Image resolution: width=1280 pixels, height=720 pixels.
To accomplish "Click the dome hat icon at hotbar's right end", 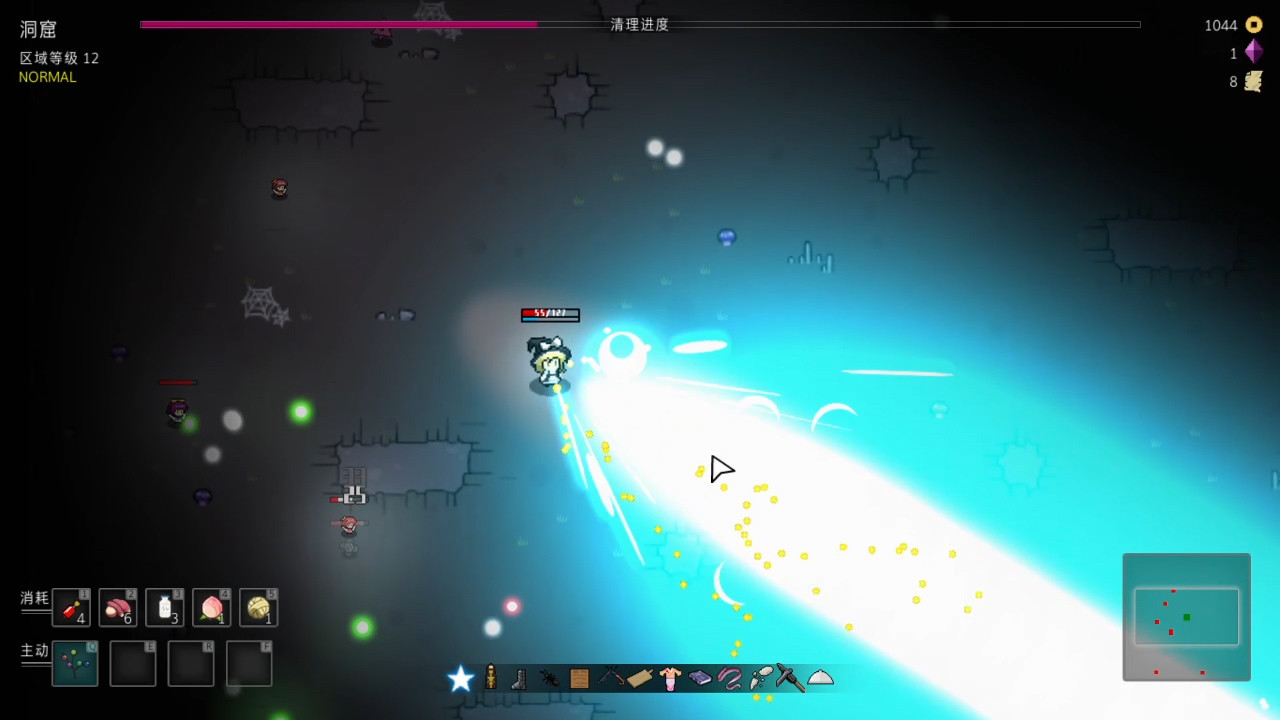I will click(x=820, y=679).
